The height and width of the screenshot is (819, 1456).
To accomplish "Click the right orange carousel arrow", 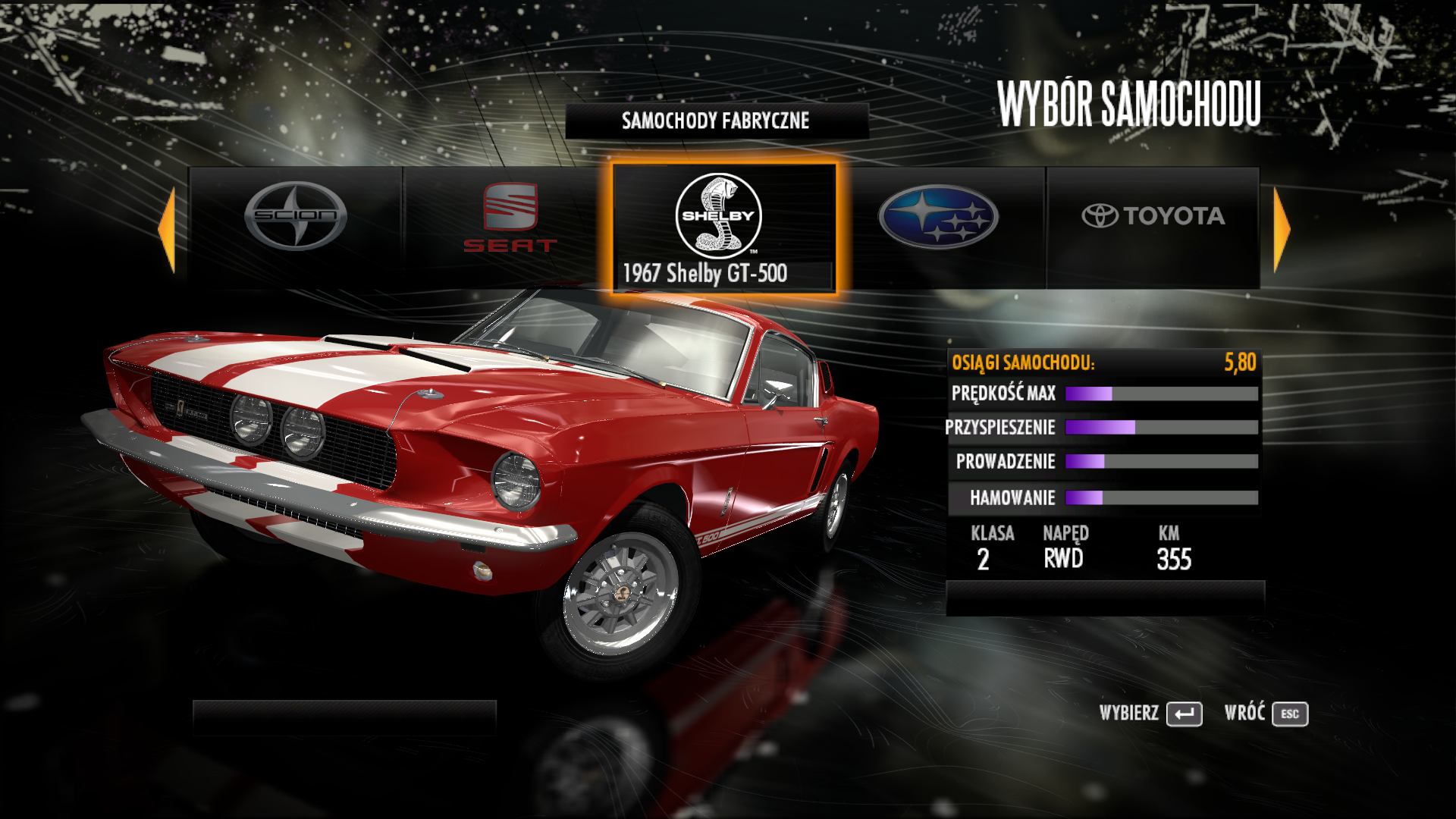I will point(1281,229).
